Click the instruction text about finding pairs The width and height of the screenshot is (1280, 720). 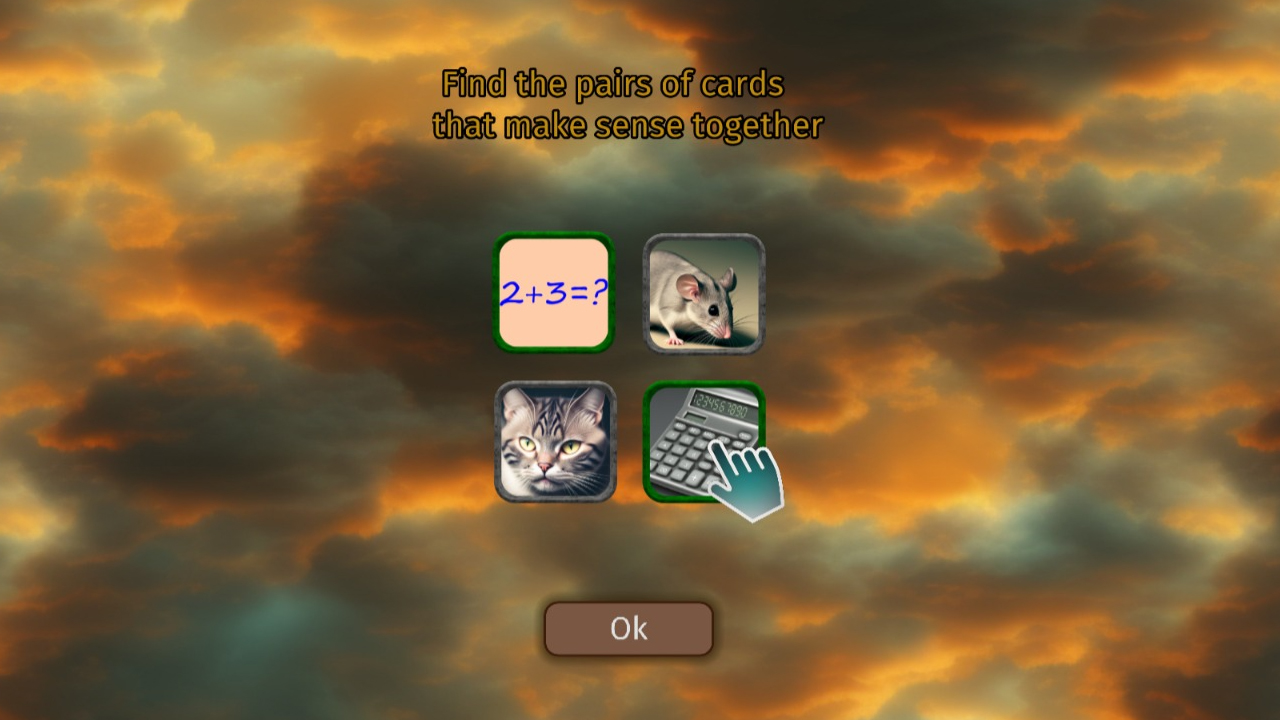(x=628, y=105)
